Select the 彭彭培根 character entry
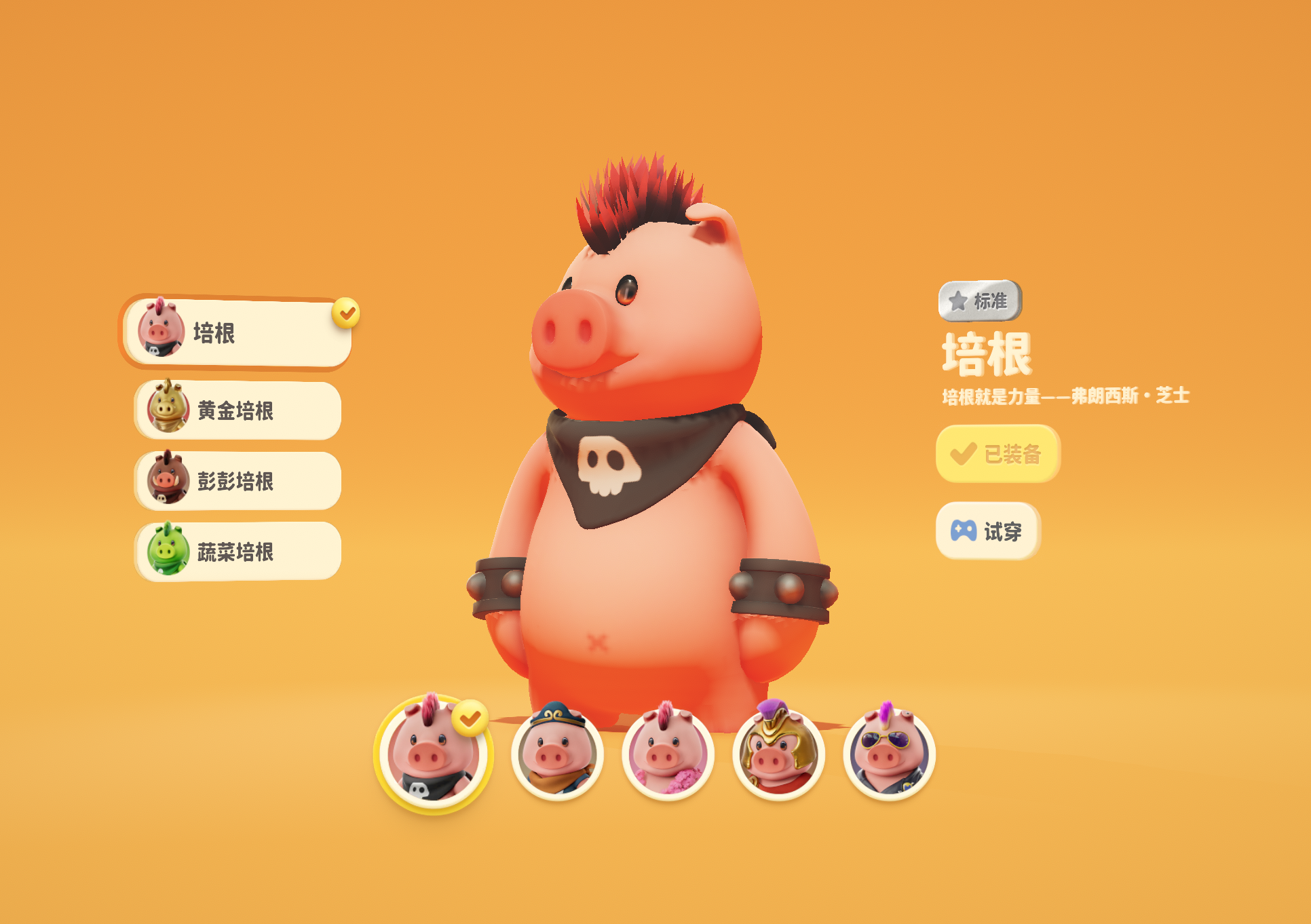Screen dimensions: 1311x924 coord(237,481)
